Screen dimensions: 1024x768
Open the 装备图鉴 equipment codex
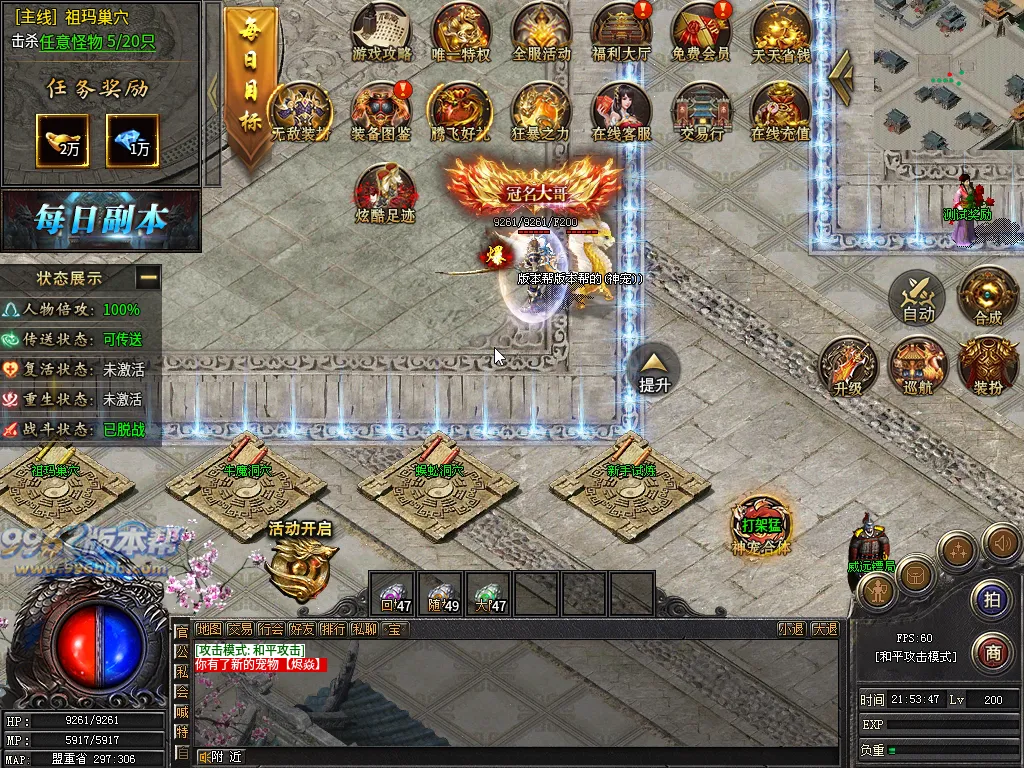[x=382, y=110]
